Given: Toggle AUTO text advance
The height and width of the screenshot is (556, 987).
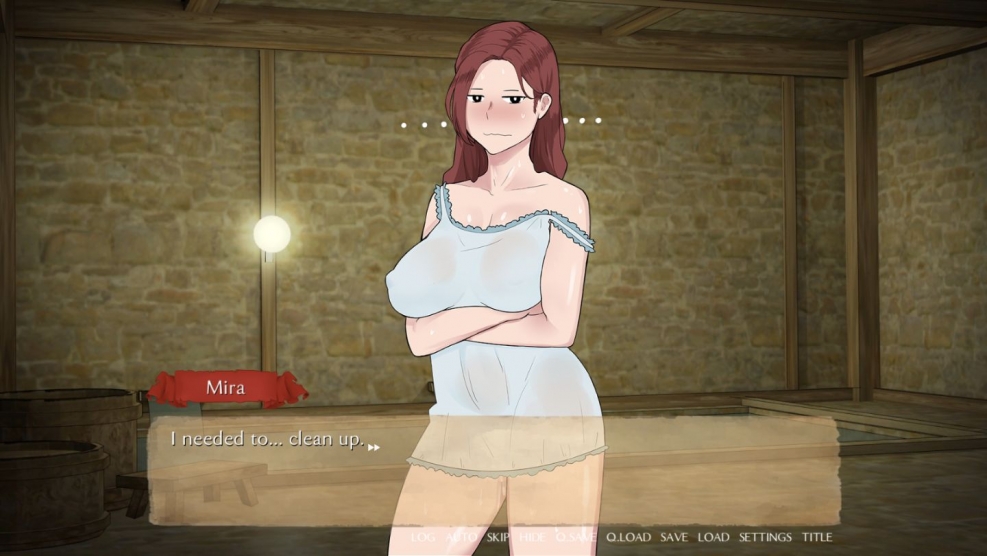Looking at the screenshot, I should coord(461,537).
